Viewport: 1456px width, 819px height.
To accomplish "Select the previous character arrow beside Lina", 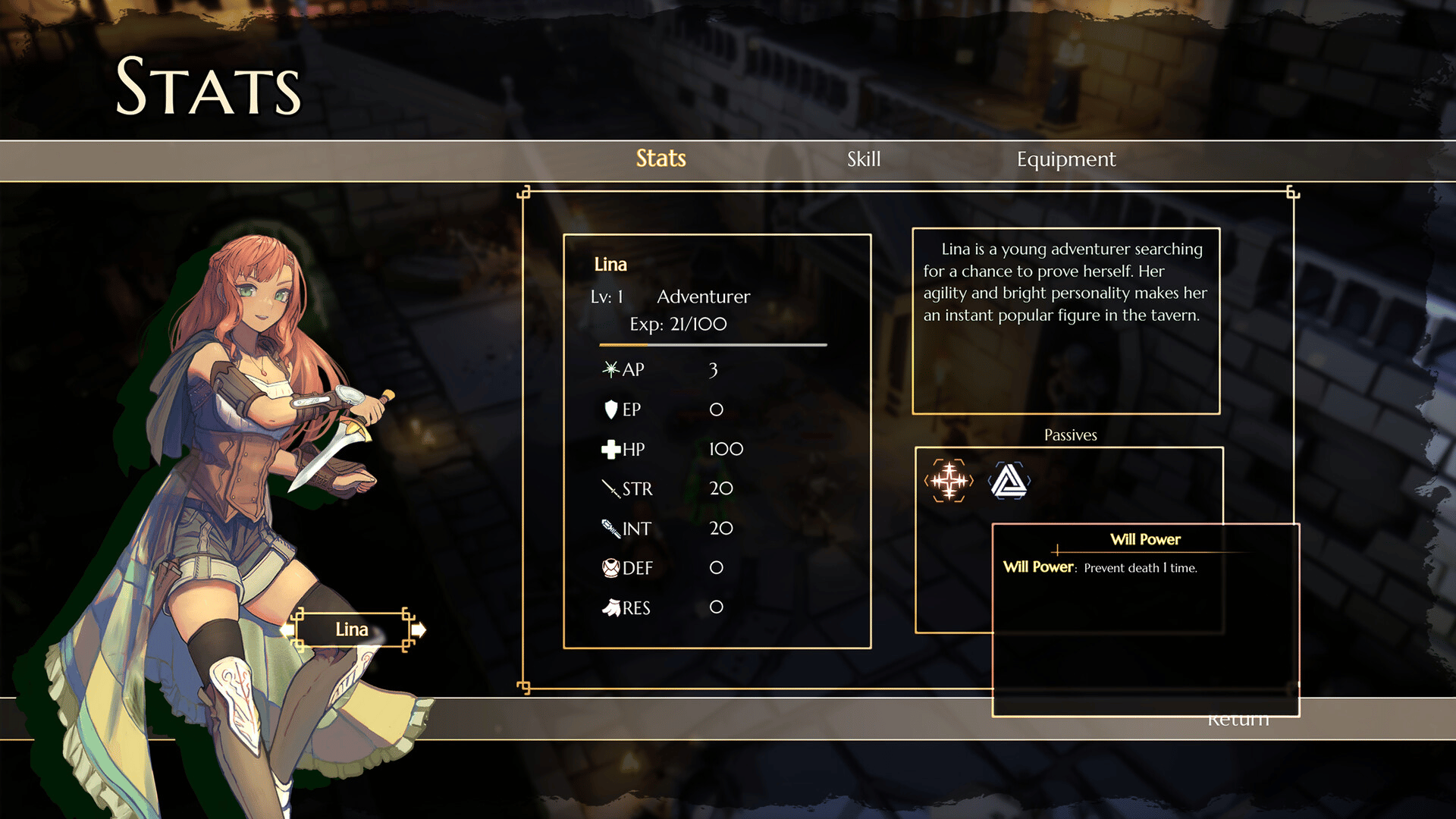I will tap(287, 629).
